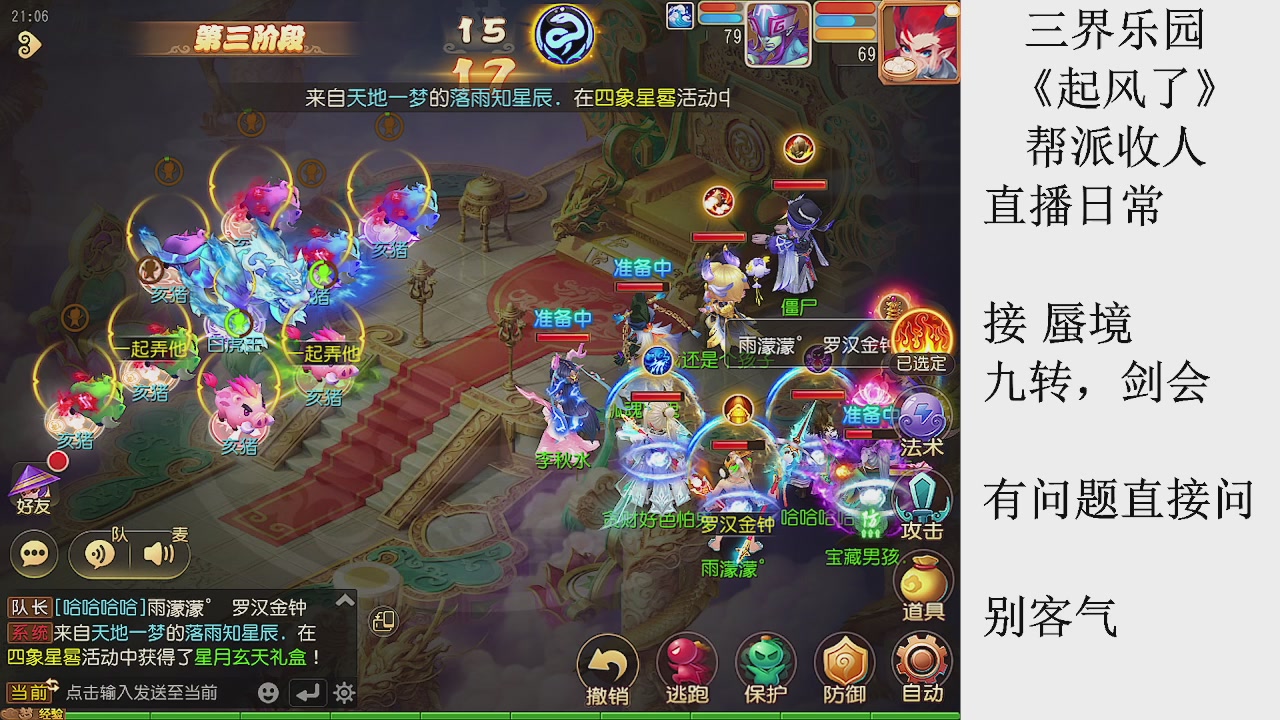
Task: Tap the 逃跑 (flee) battle icon
Action: pos(687,660)
